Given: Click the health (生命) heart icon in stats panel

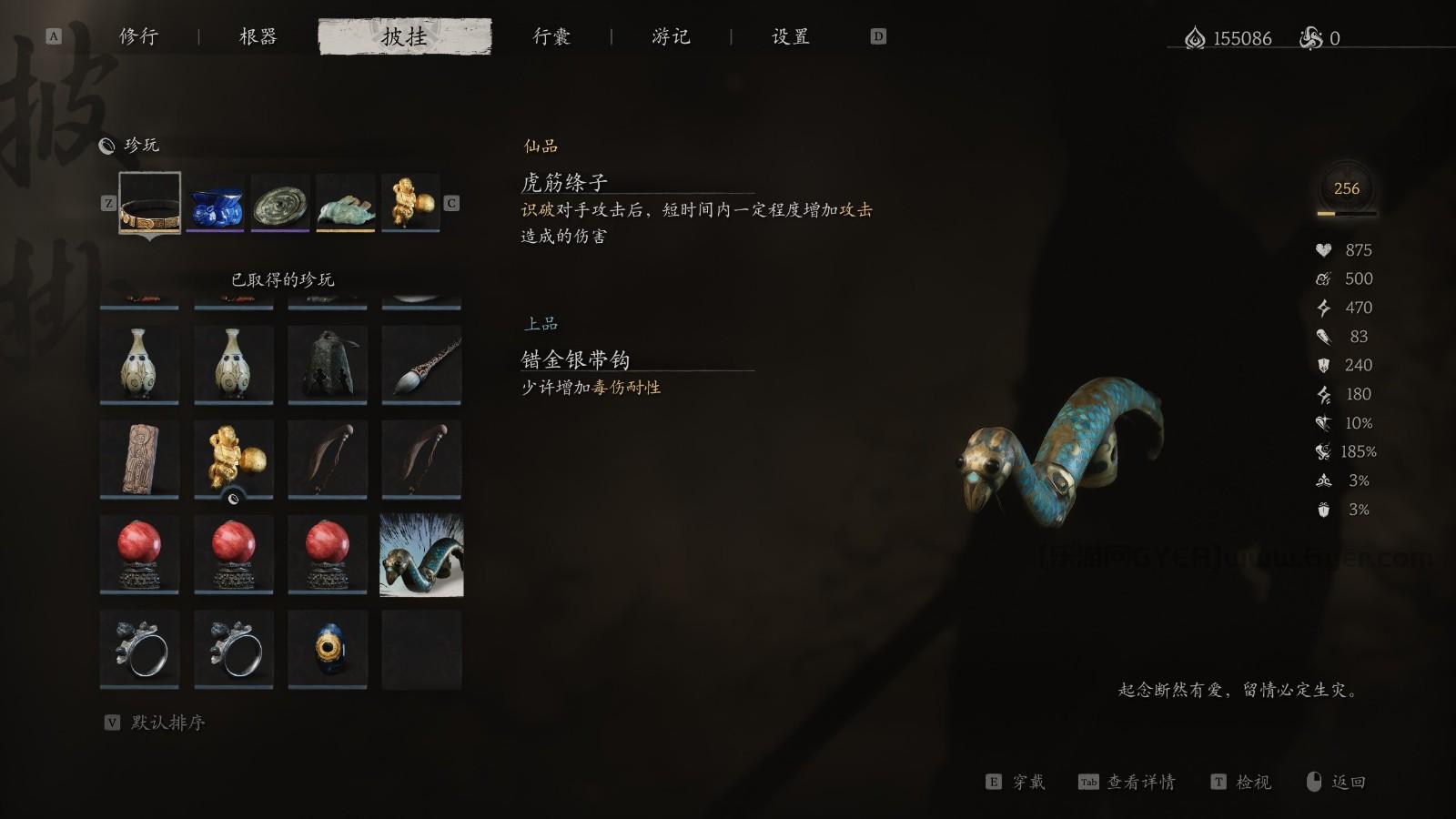Looking at the screenshot, I should coord(1325,249).
